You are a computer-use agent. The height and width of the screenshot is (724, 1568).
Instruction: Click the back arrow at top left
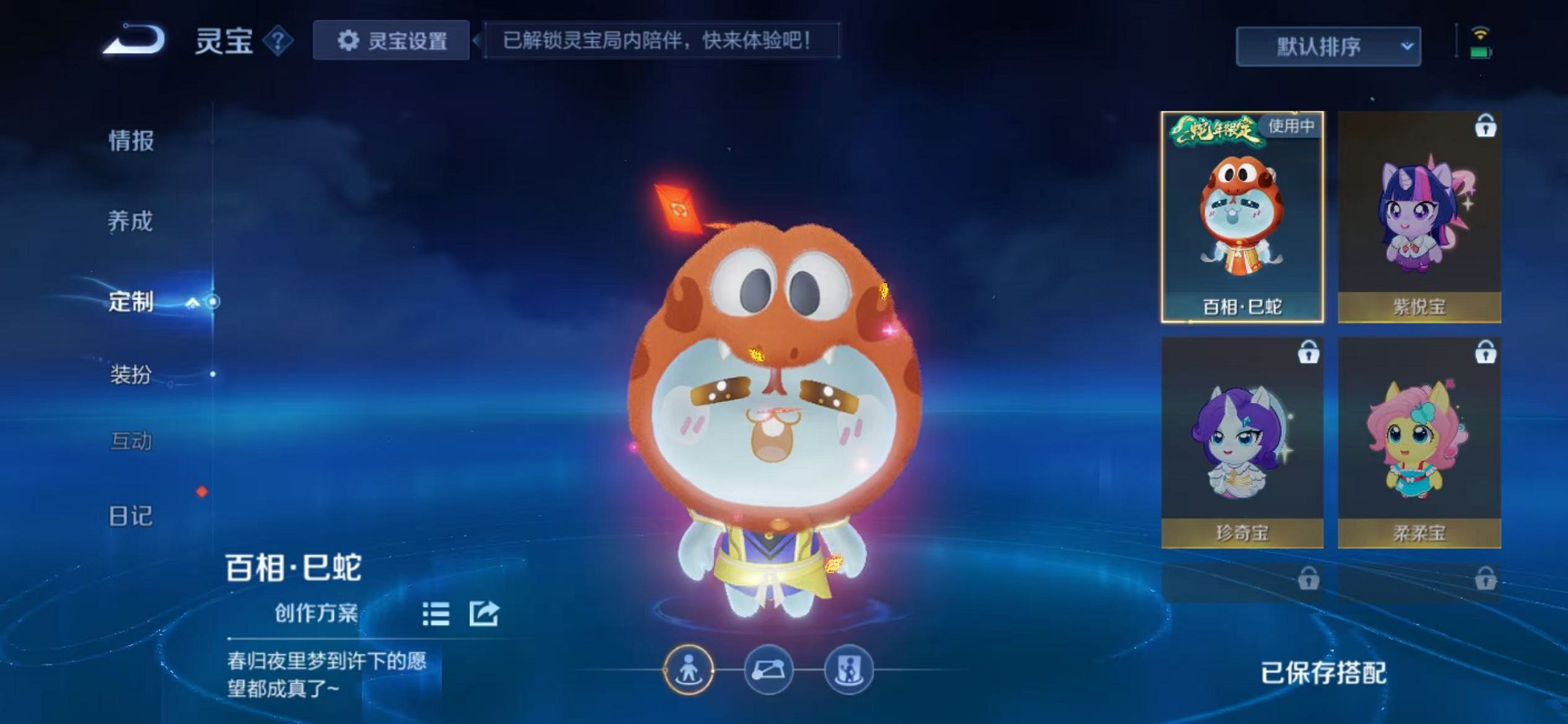pyautogui.click(x=129, y=40)
